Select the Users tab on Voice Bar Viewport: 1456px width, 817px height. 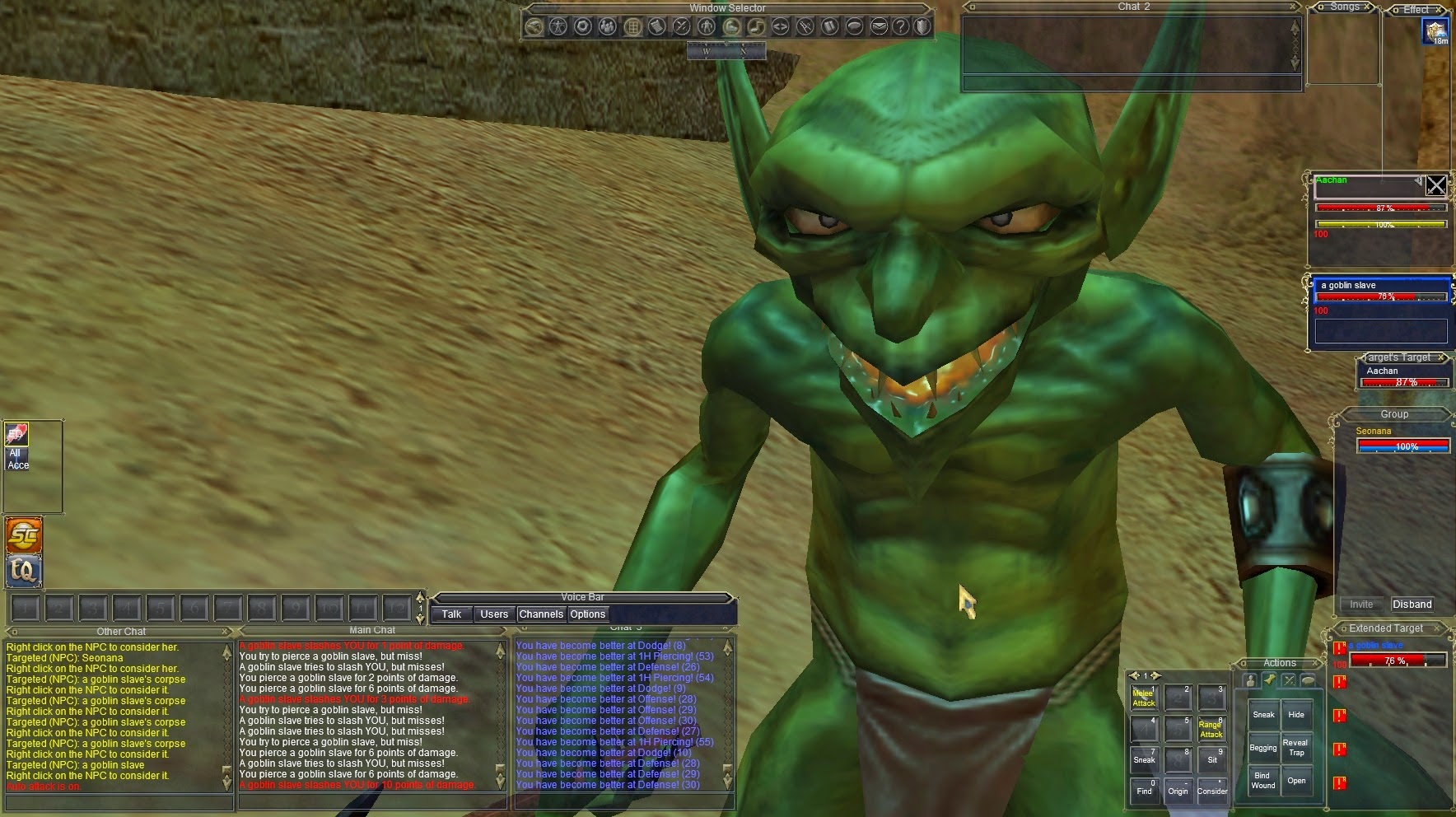[493, 614]
